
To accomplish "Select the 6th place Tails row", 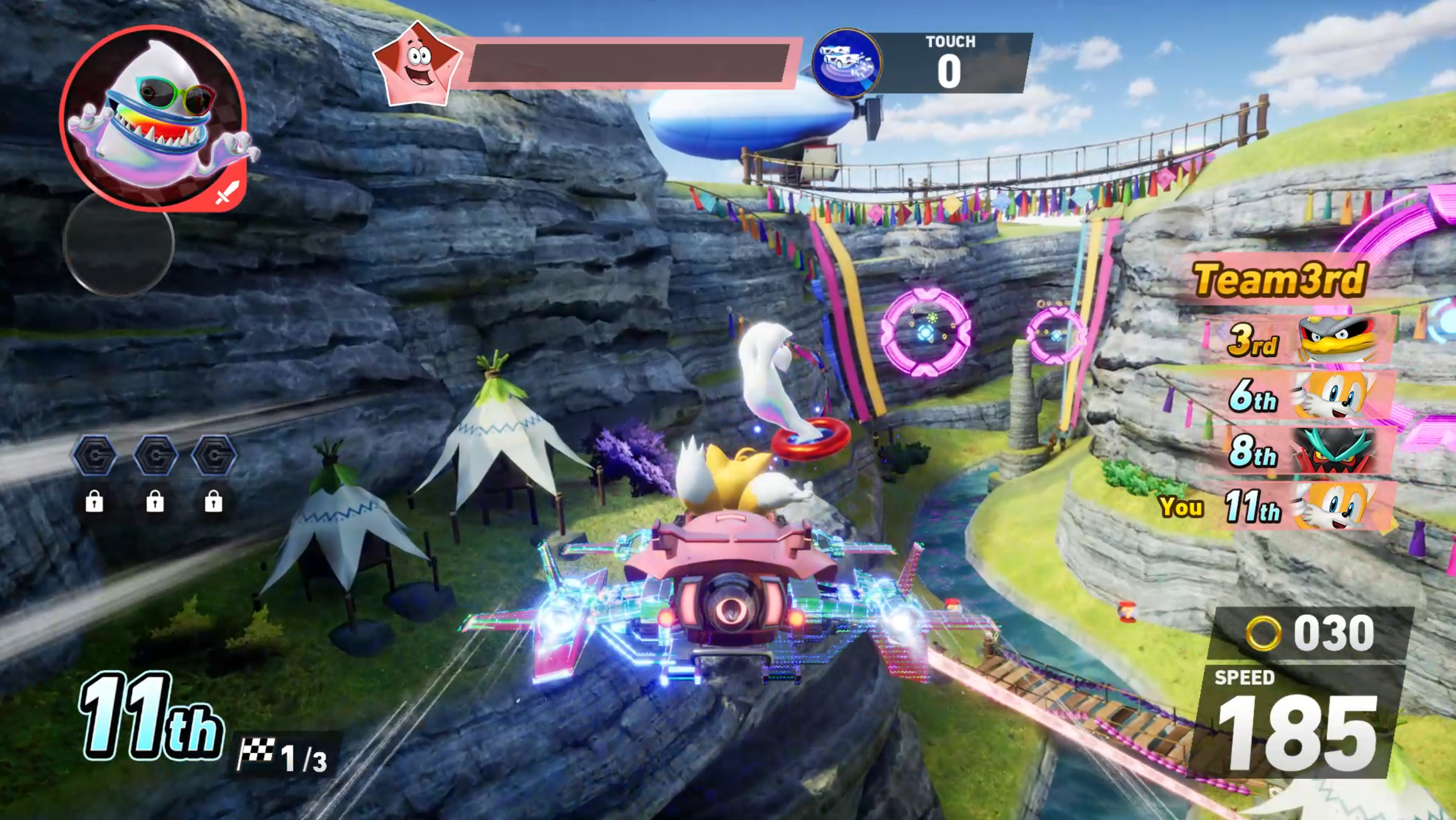I will pyautogui.click(x=1304, y=395).
